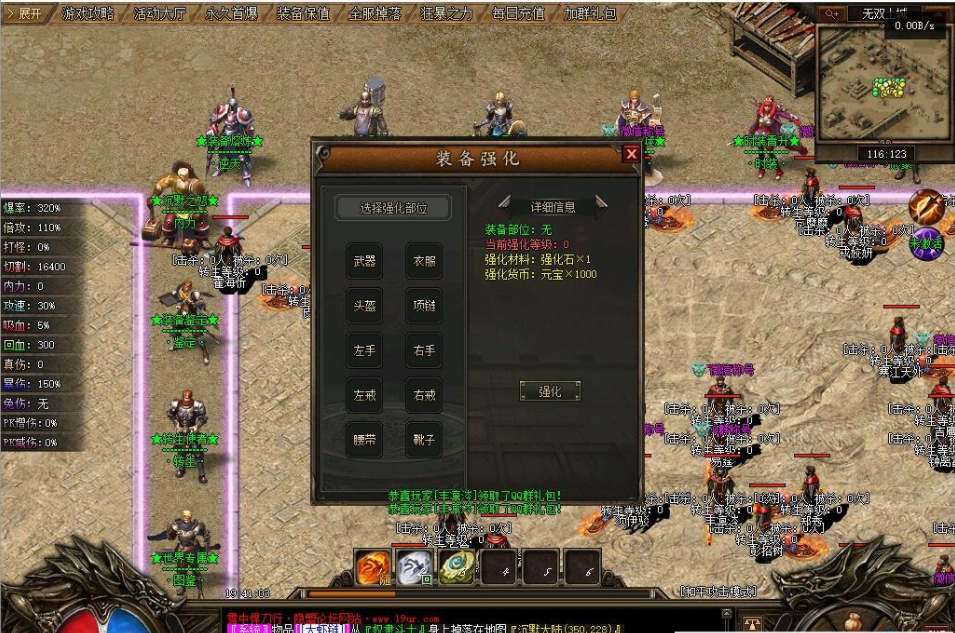This screenshot has width=955, height=633.
Task: Click the 强化 confirm button
Action: click(550, 391)
